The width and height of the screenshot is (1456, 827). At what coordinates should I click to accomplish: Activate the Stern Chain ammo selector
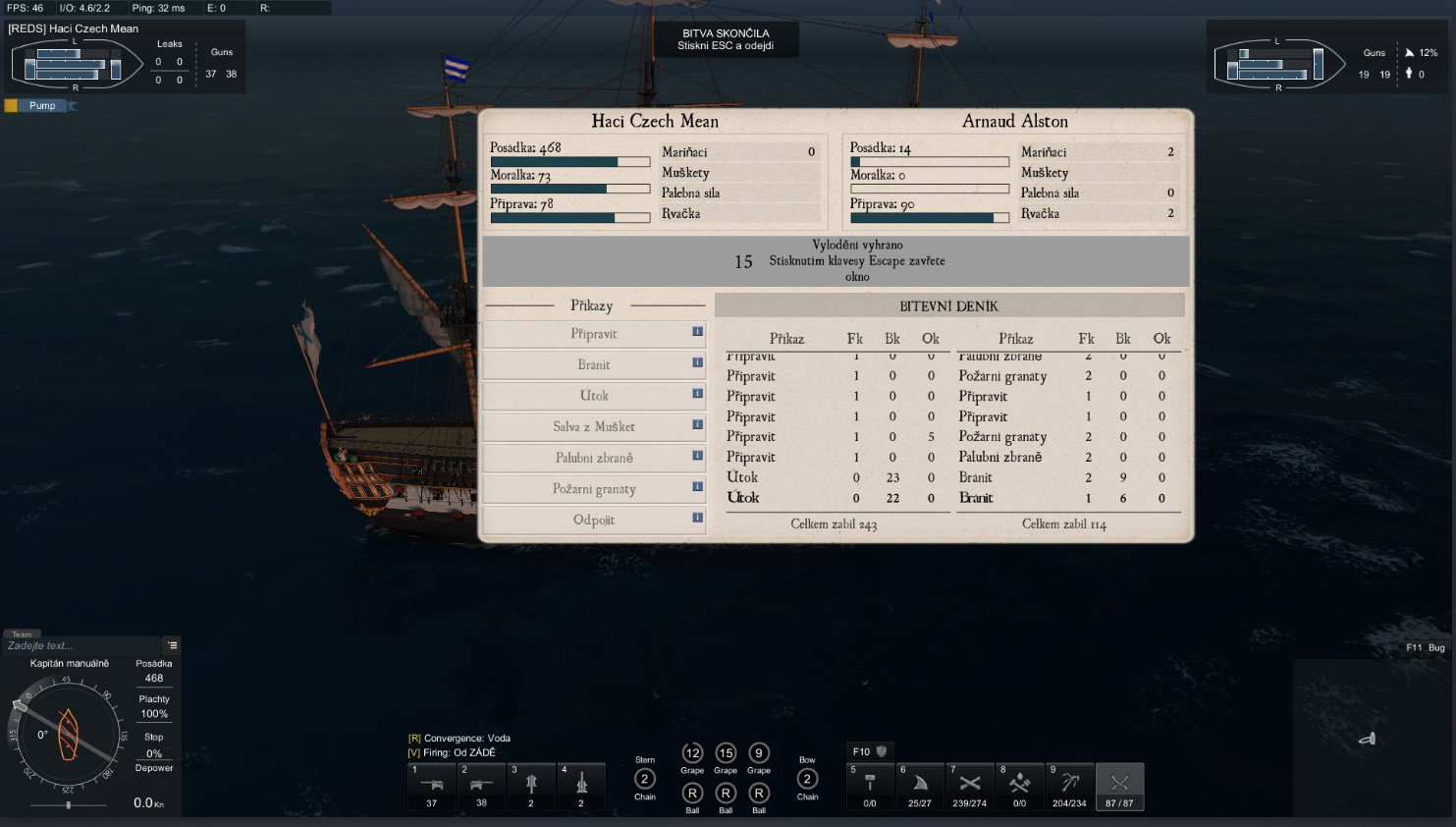click(x=645, y=780)
